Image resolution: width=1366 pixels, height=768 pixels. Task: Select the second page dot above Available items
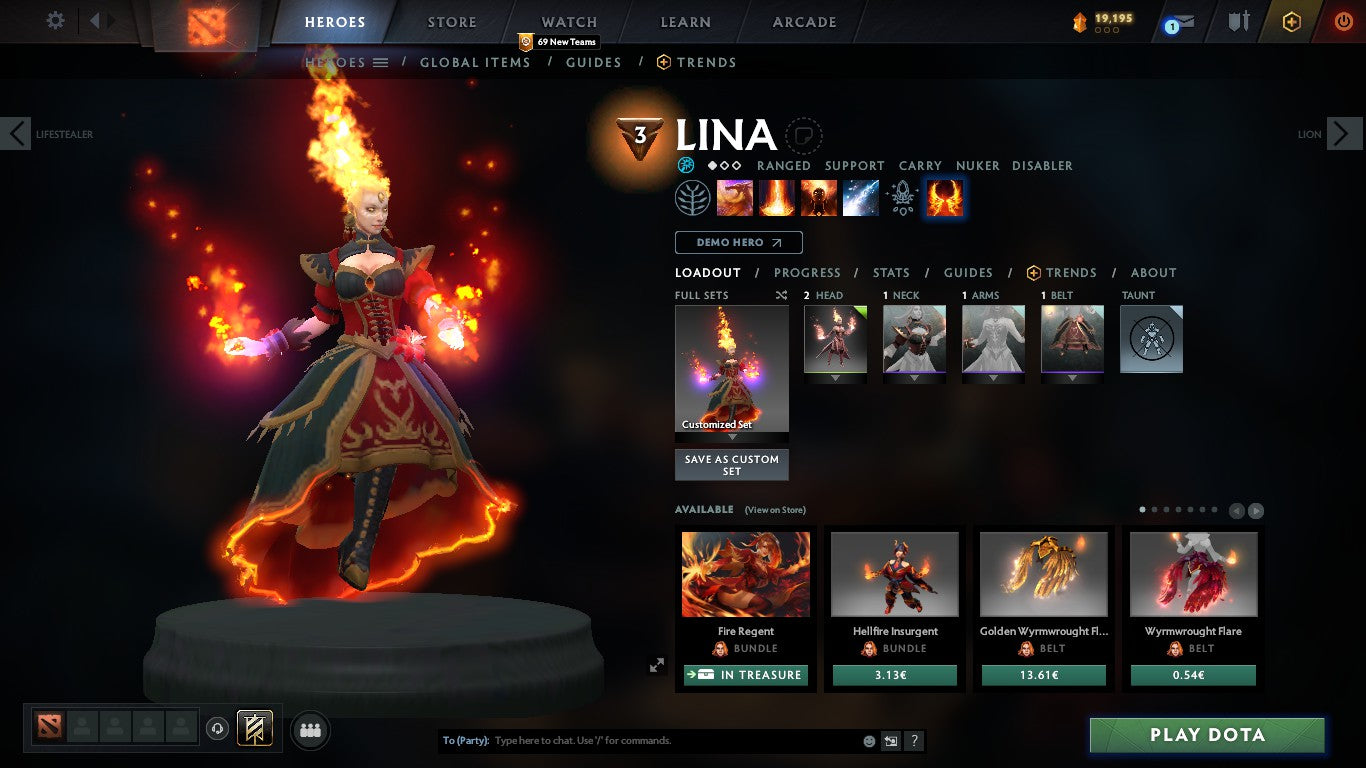tap(1156, 509)
